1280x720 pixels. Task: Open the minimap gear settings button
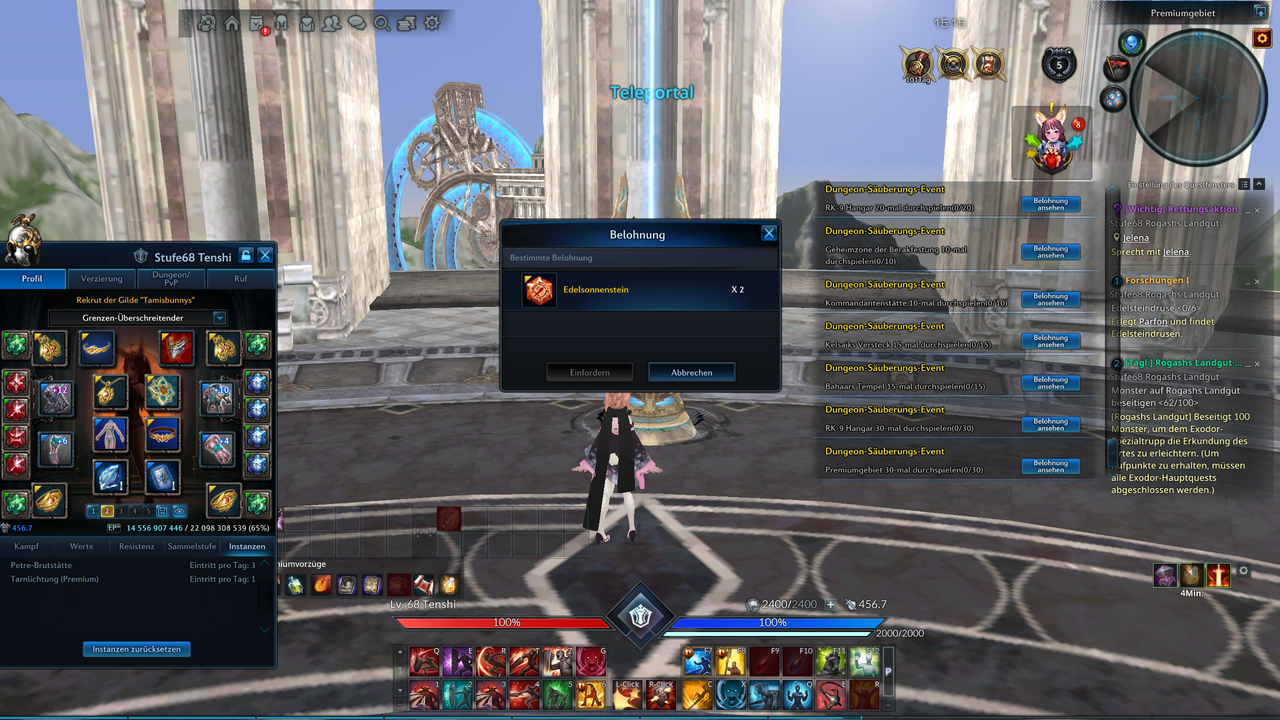1261,38
